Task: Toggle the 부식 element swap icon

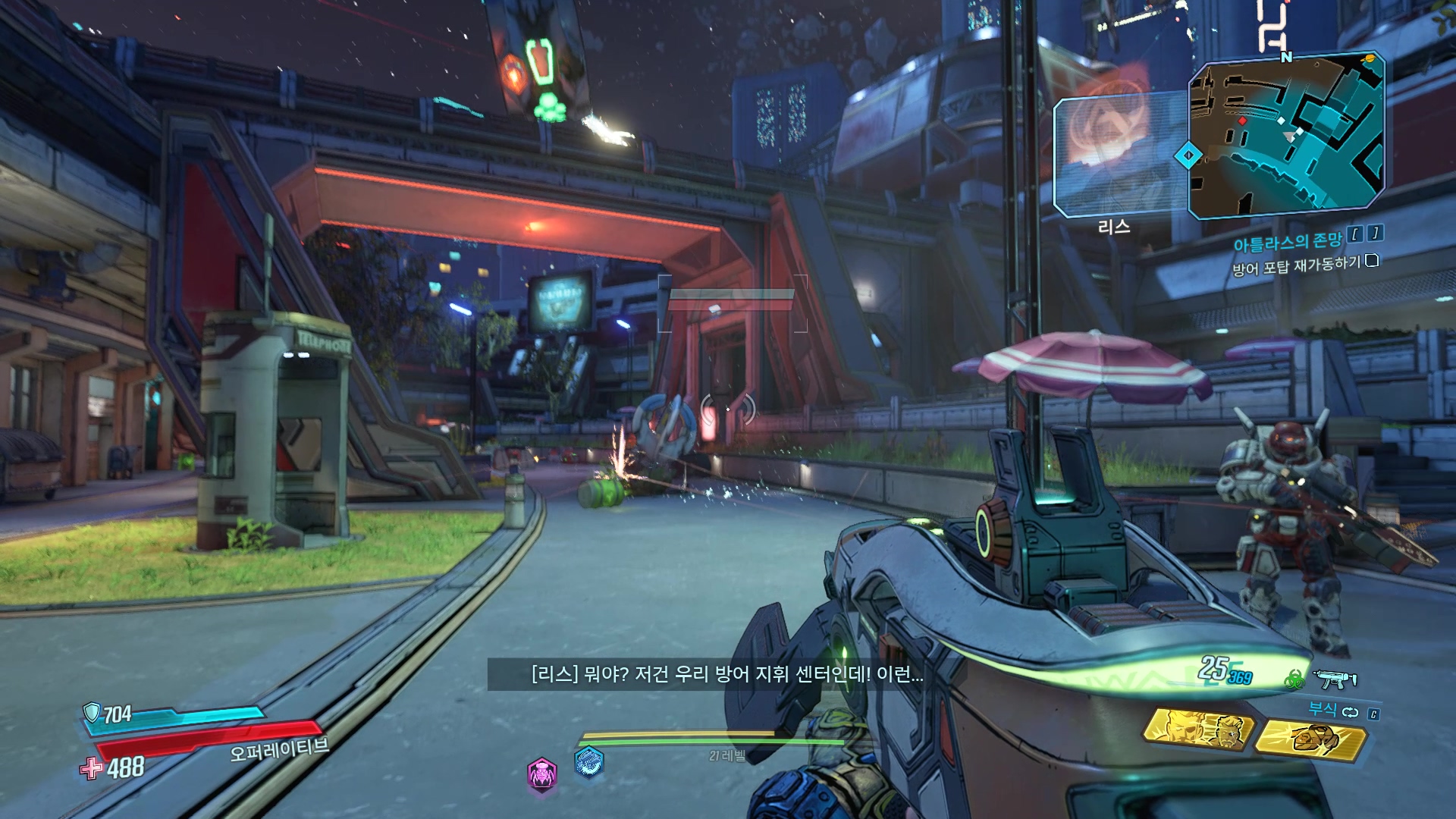Action: coord(1350,712)
